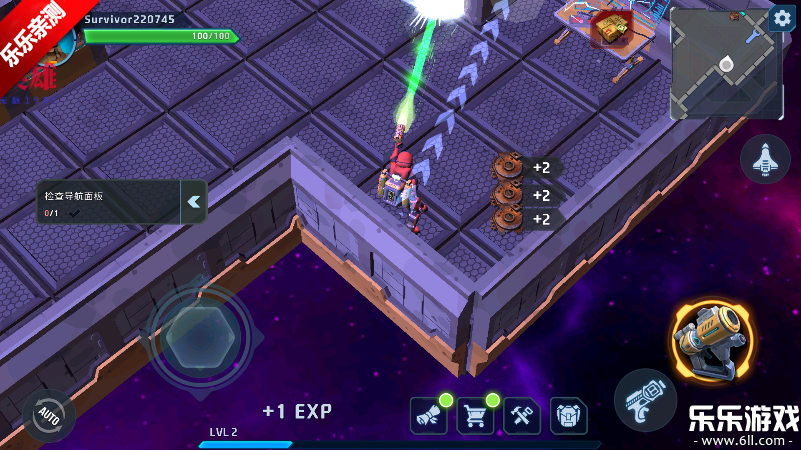Collapse the quest tracker panel arrow
This screenshot has width=801, height=450.
pos(194,201)
